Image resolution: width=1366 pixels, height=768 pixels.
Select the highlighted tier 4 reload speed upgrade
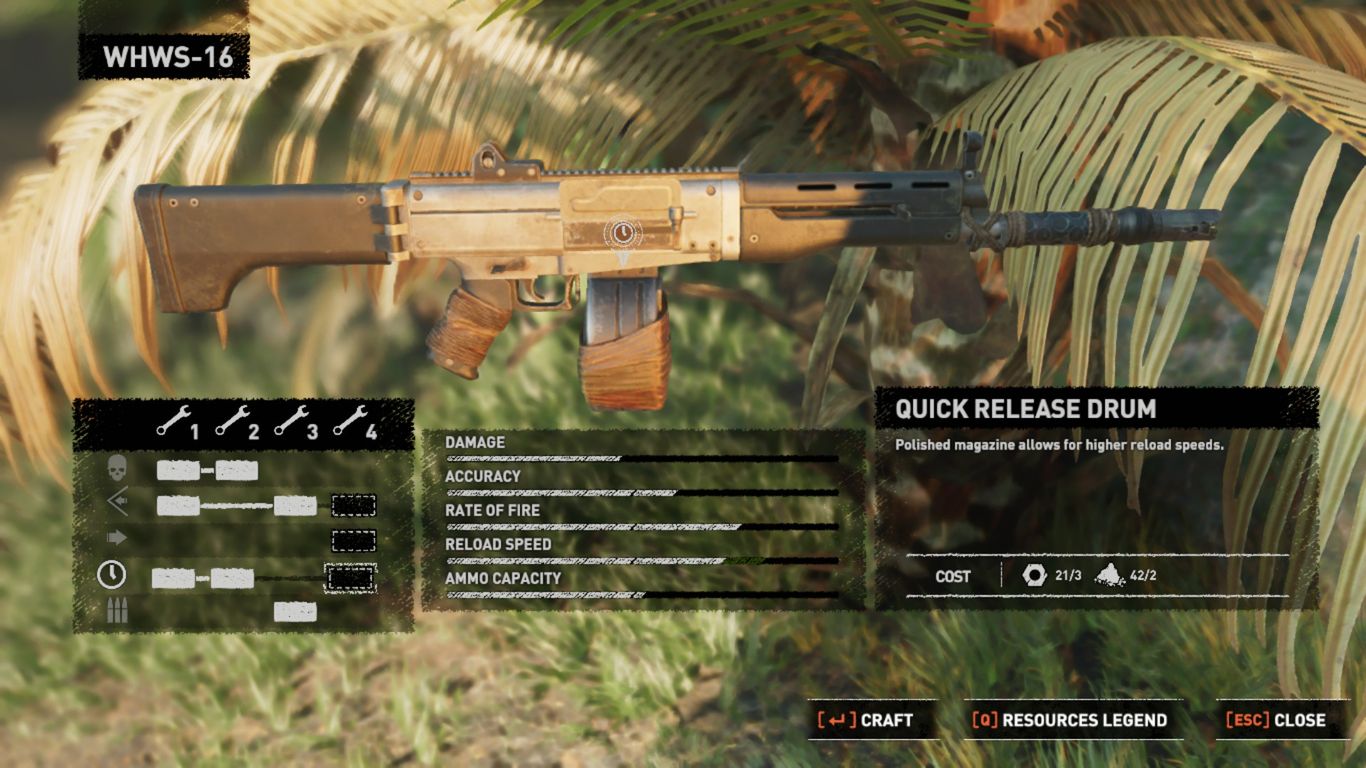click(351, 577)
